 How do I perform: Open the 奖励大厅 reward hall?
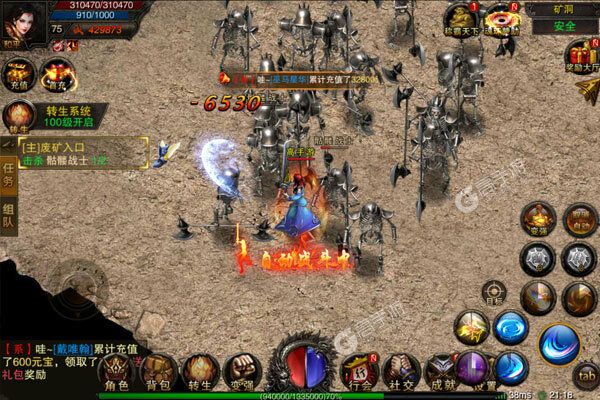(581, 58)
